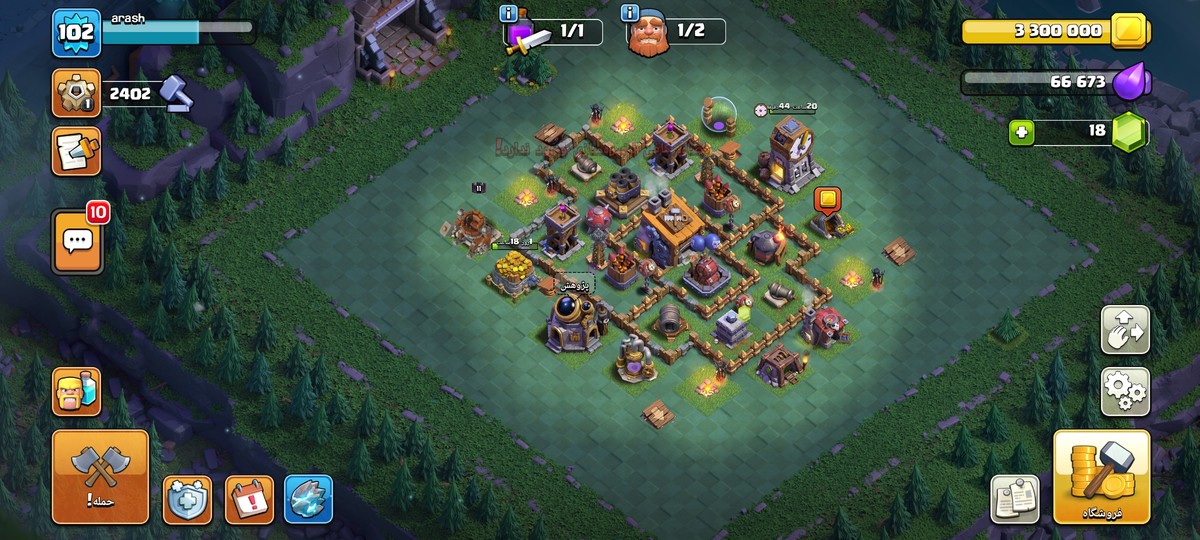Open the shop with coins and hammer
1200x540 pixels.
tap(1101, 477)
